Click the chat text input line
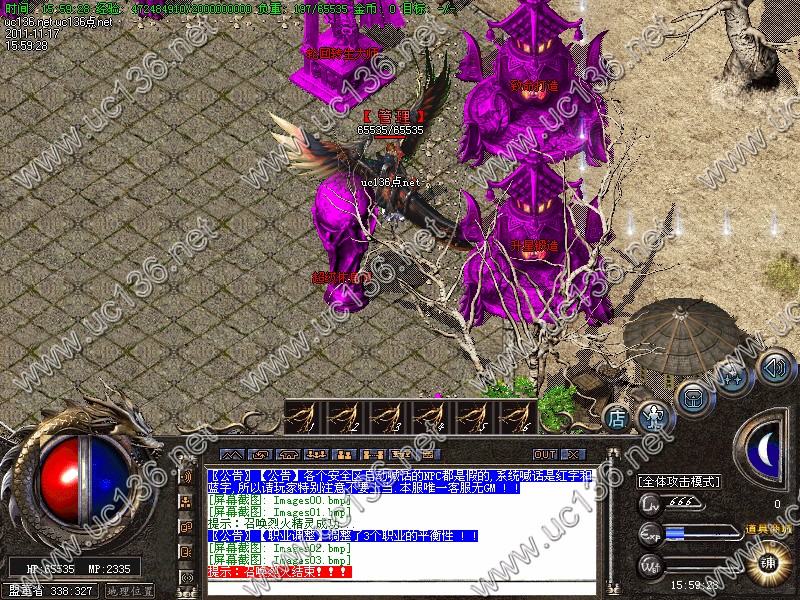 click(x=400, y=586)
